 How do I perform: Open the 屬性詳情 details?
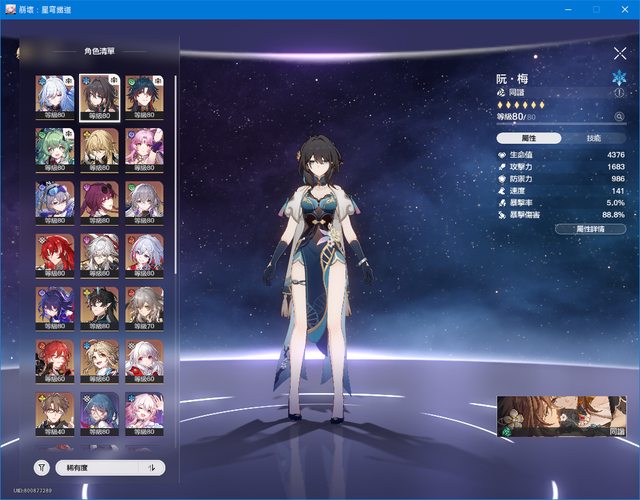(590, 229)
